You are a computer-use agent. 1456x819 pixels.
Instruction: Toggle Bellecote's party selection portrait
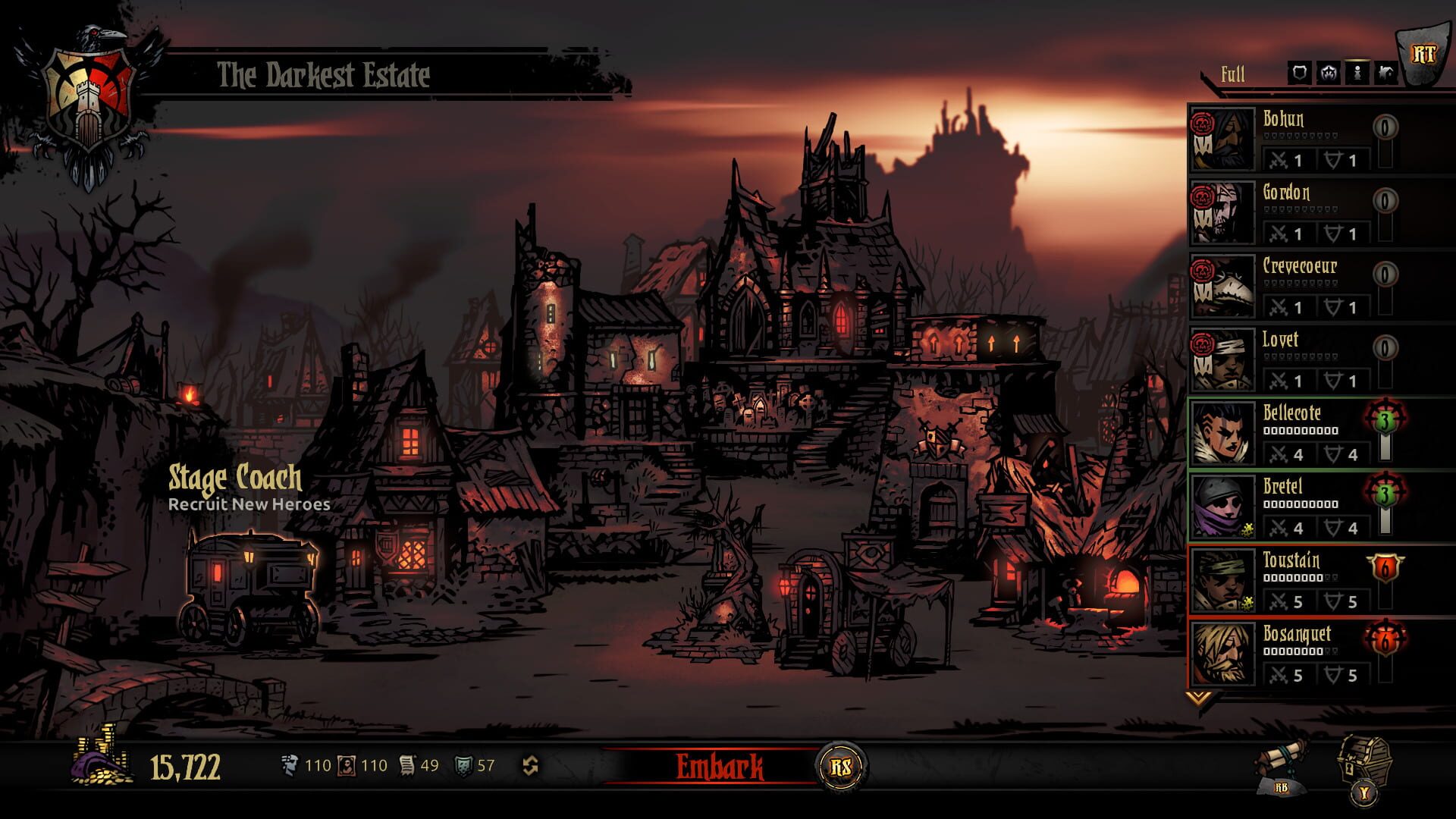click(x=1223, y=437)
